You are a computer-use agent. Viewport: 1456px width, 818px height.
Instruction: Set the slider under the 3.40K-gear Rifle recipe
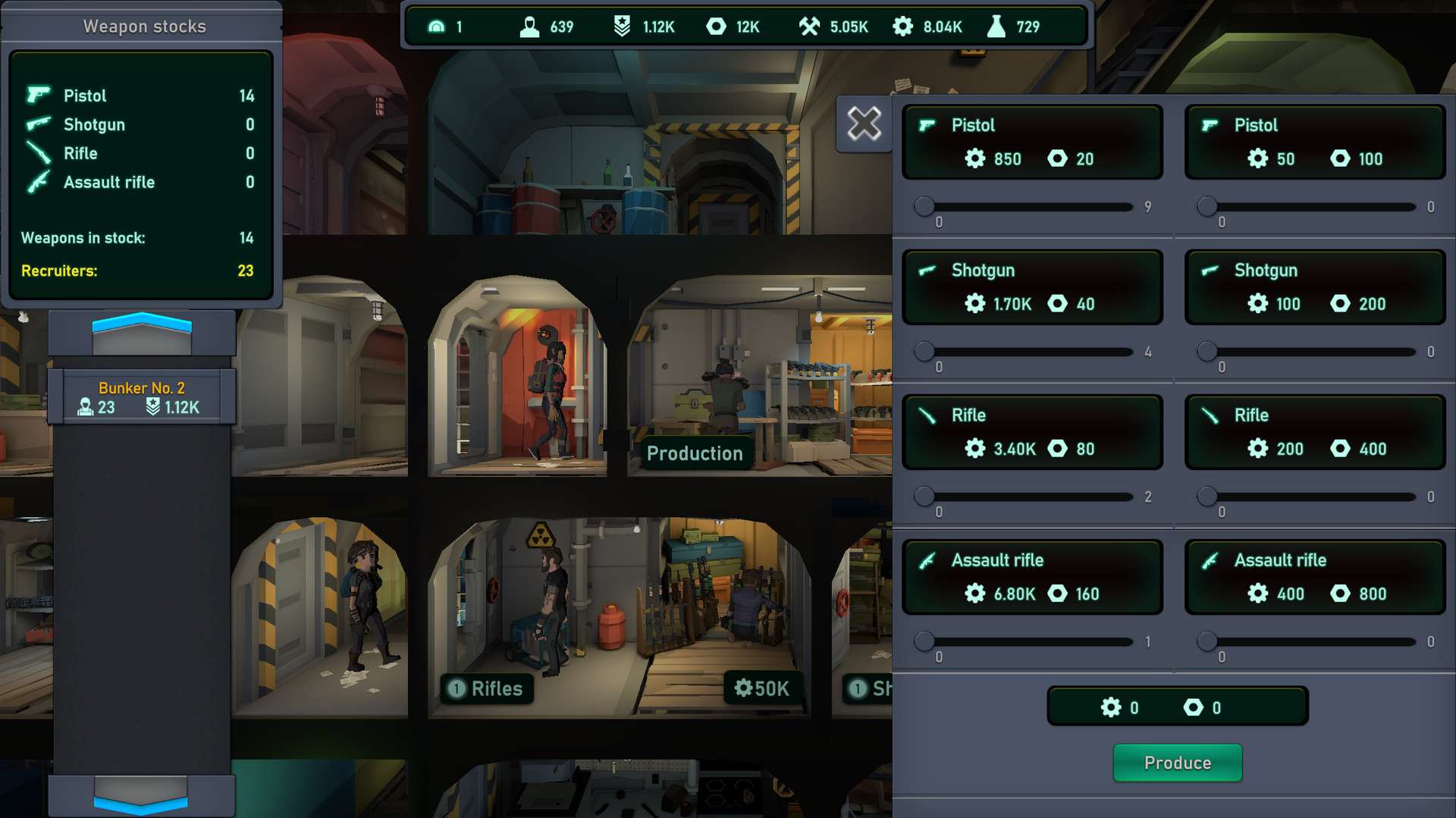click(924, 497)
